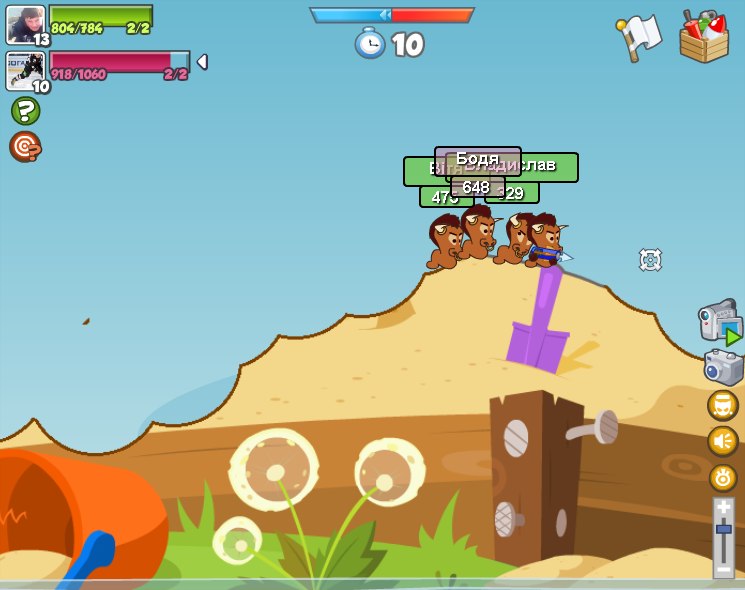Click the blue zoom slider handle
Screen dimensions: 745x590
pos(724,528)
